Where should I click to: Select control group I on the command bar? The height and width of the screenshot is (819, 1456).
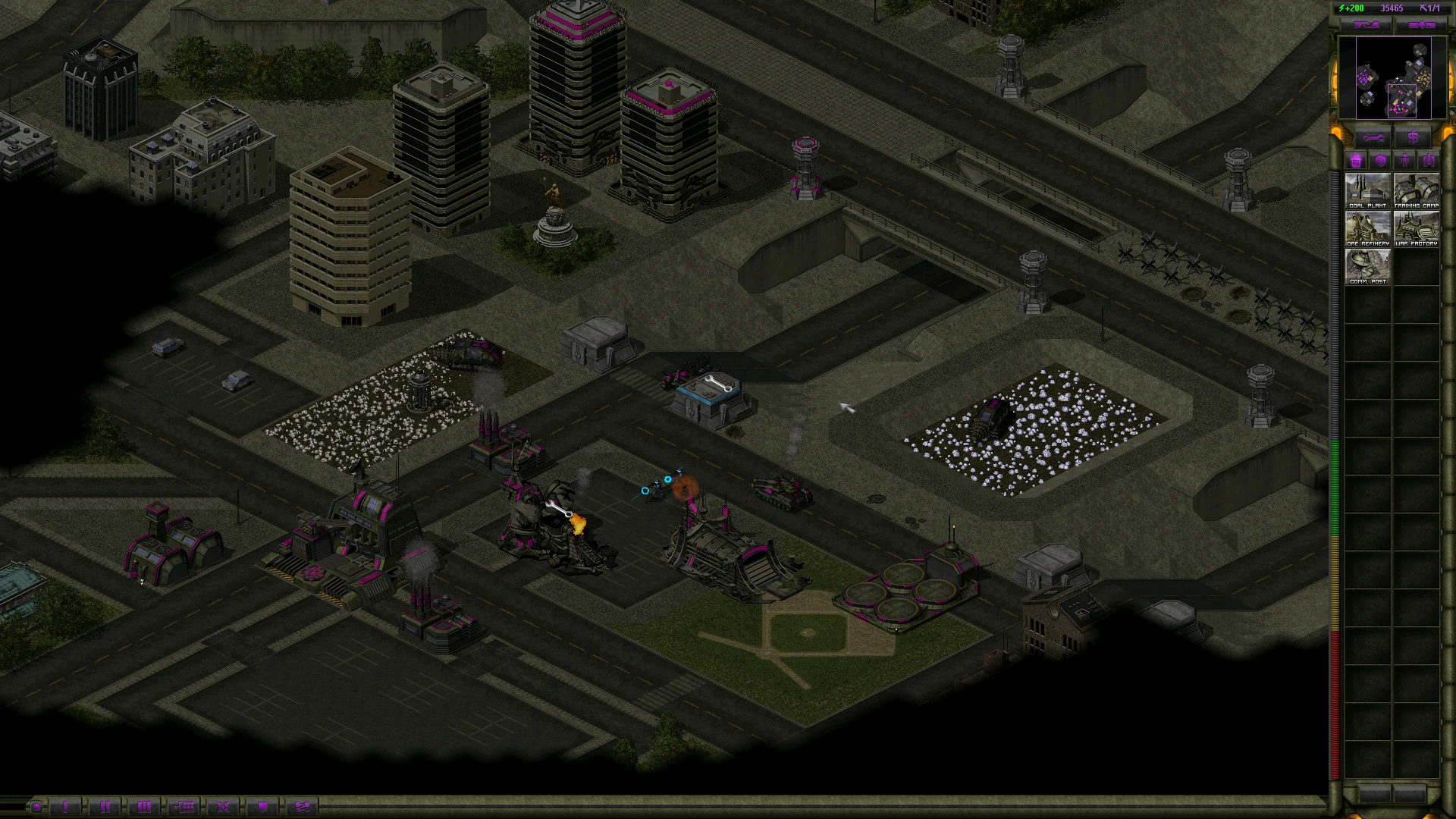[65, 807]
